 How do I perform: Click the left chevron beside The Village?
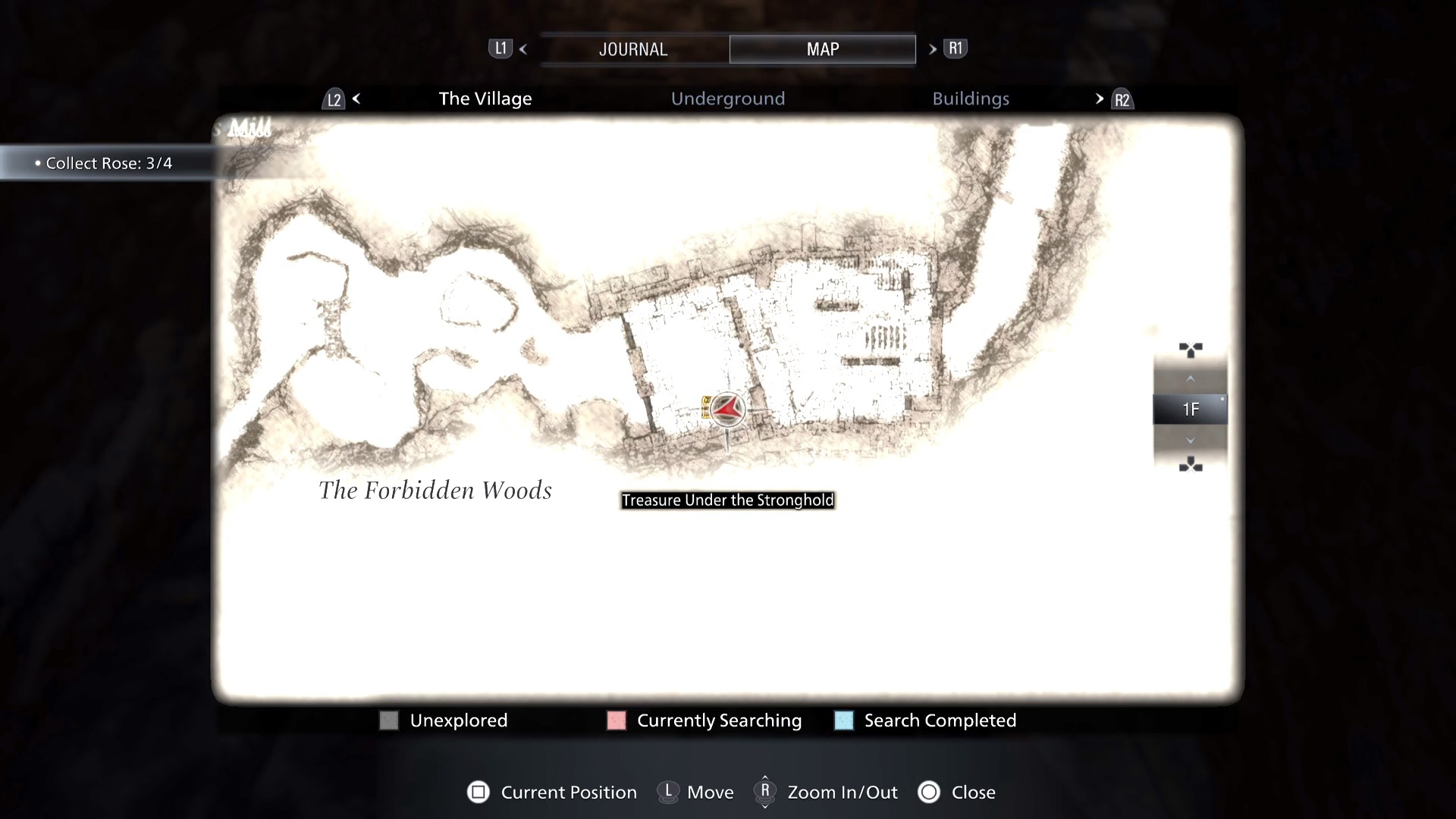356,98
